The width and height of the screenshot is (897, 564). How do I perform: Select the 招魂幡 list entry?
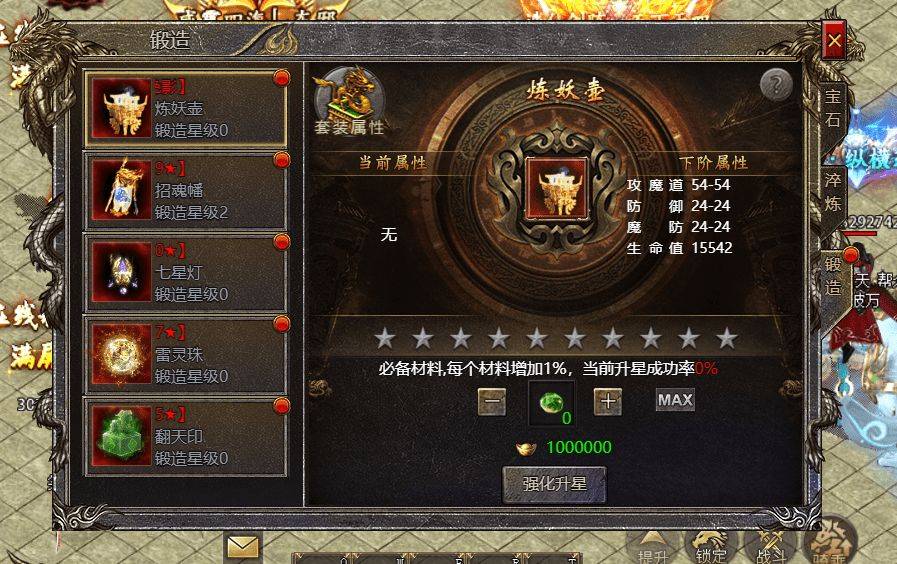186,190
